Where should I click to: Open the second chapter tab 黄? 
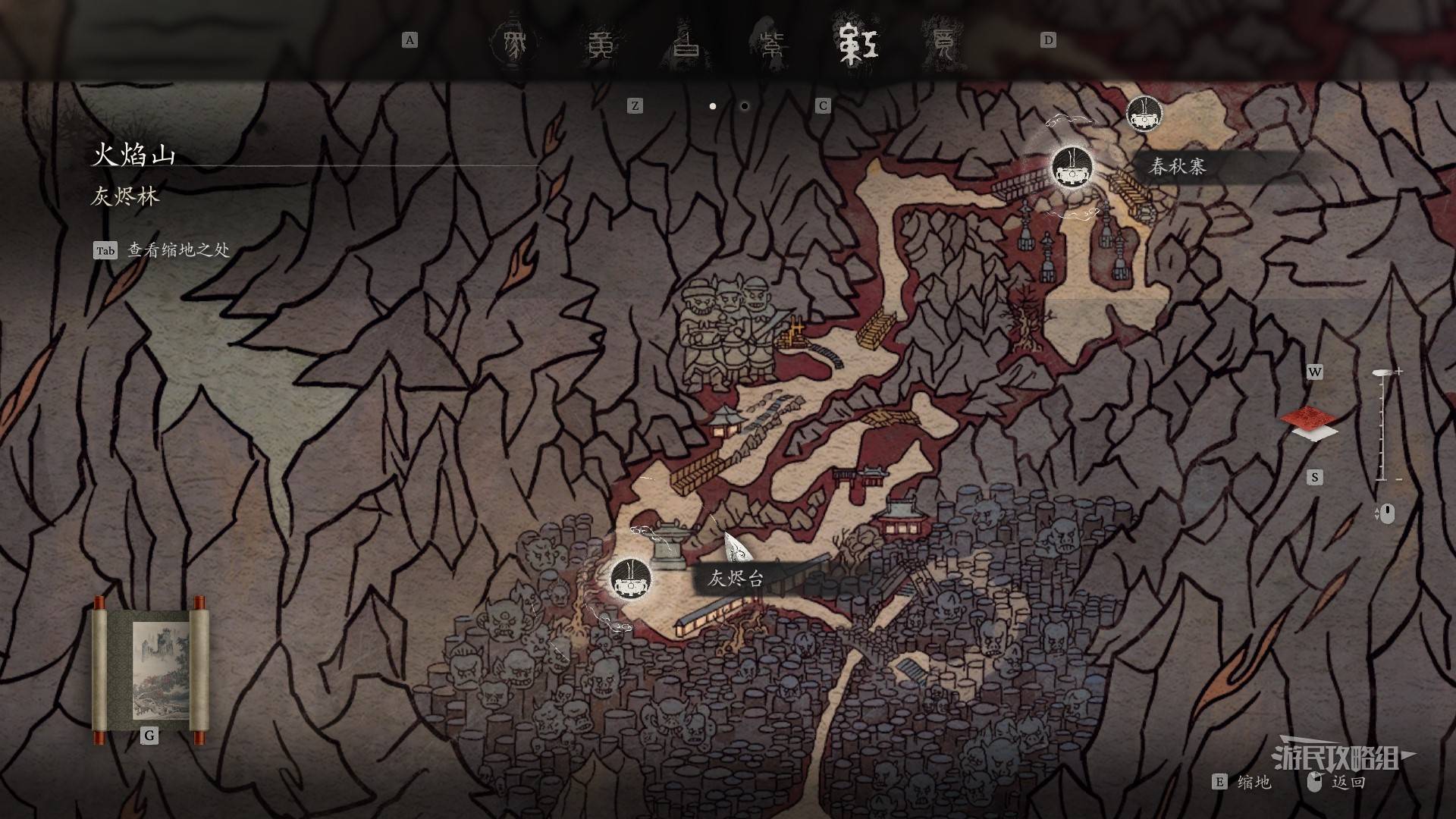pyautogui.click(x=604, y=44)
